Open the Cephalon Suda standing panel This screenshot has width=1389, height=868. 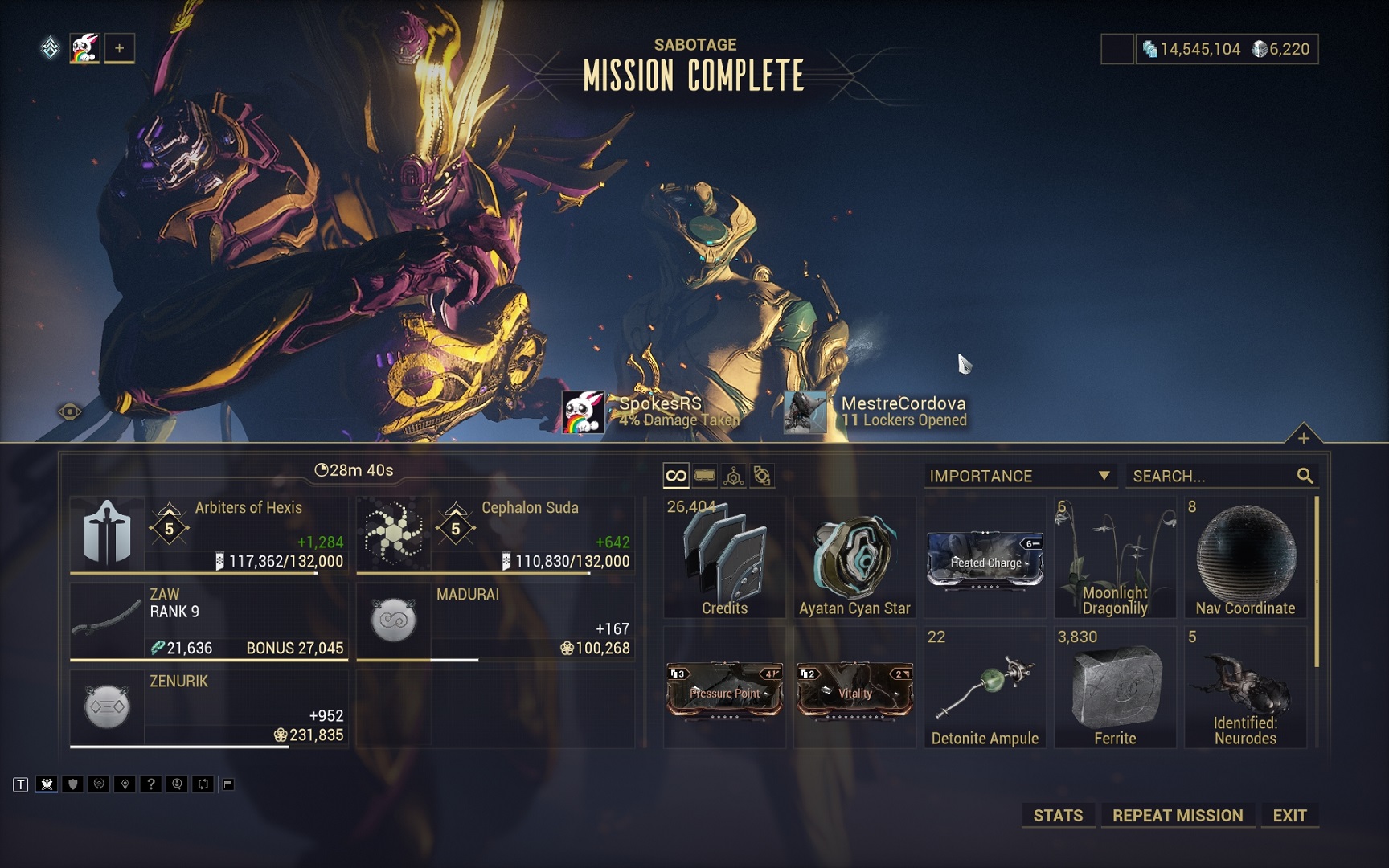pyautogui.click(x=495, y=534)
